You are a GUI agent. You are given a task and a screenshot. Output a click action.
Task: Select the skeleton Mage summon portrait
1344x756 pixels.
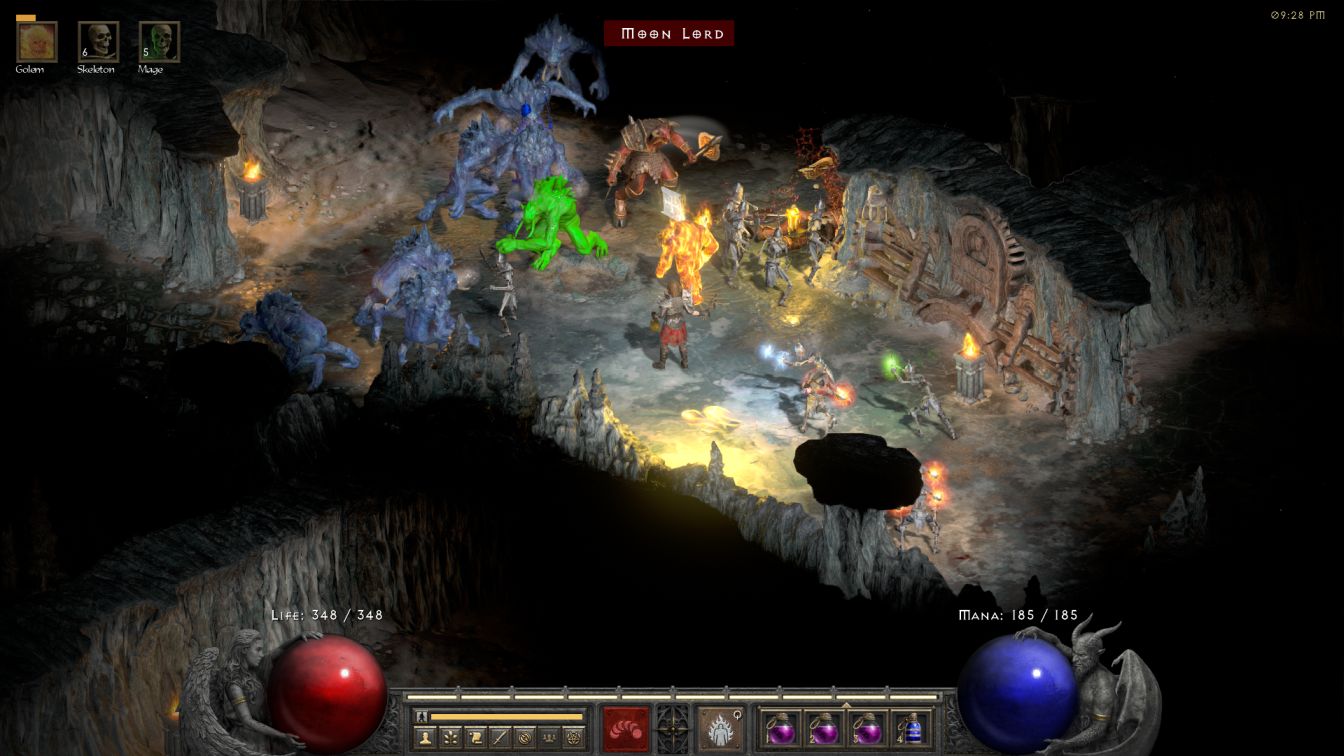(159, 41)
